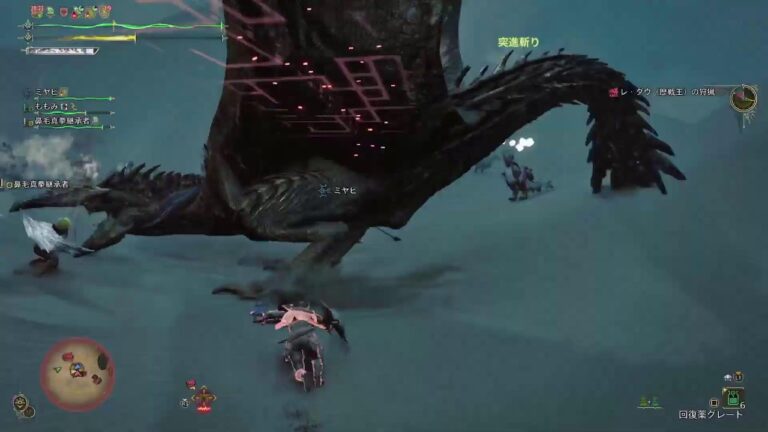Image resolution: width=768 pixels, height=432 pixels.
Task: Click the monster target icon on minimap
Action: [69, 357]
